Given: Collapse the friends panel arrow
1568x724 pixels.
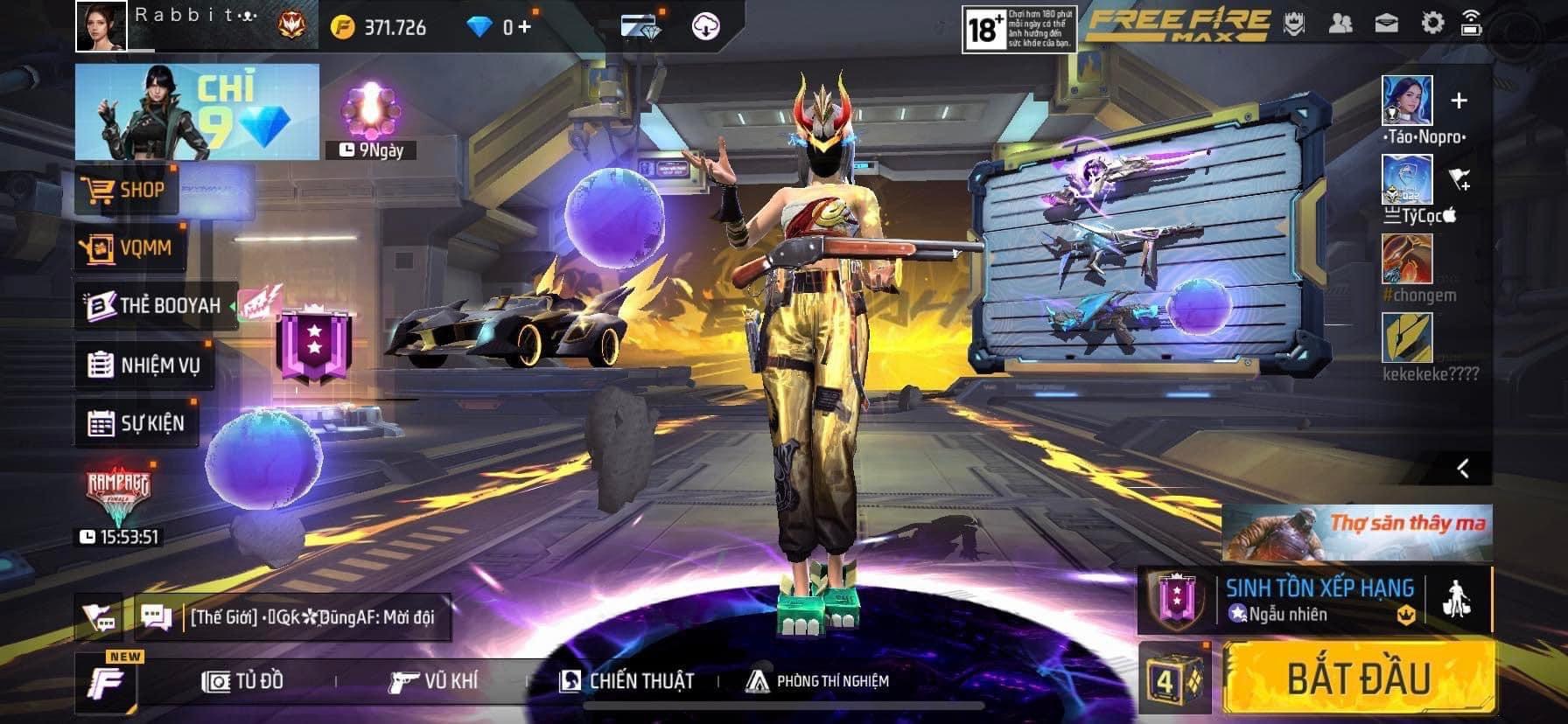Looking at the screenshot, I should tap(1462, 469).
